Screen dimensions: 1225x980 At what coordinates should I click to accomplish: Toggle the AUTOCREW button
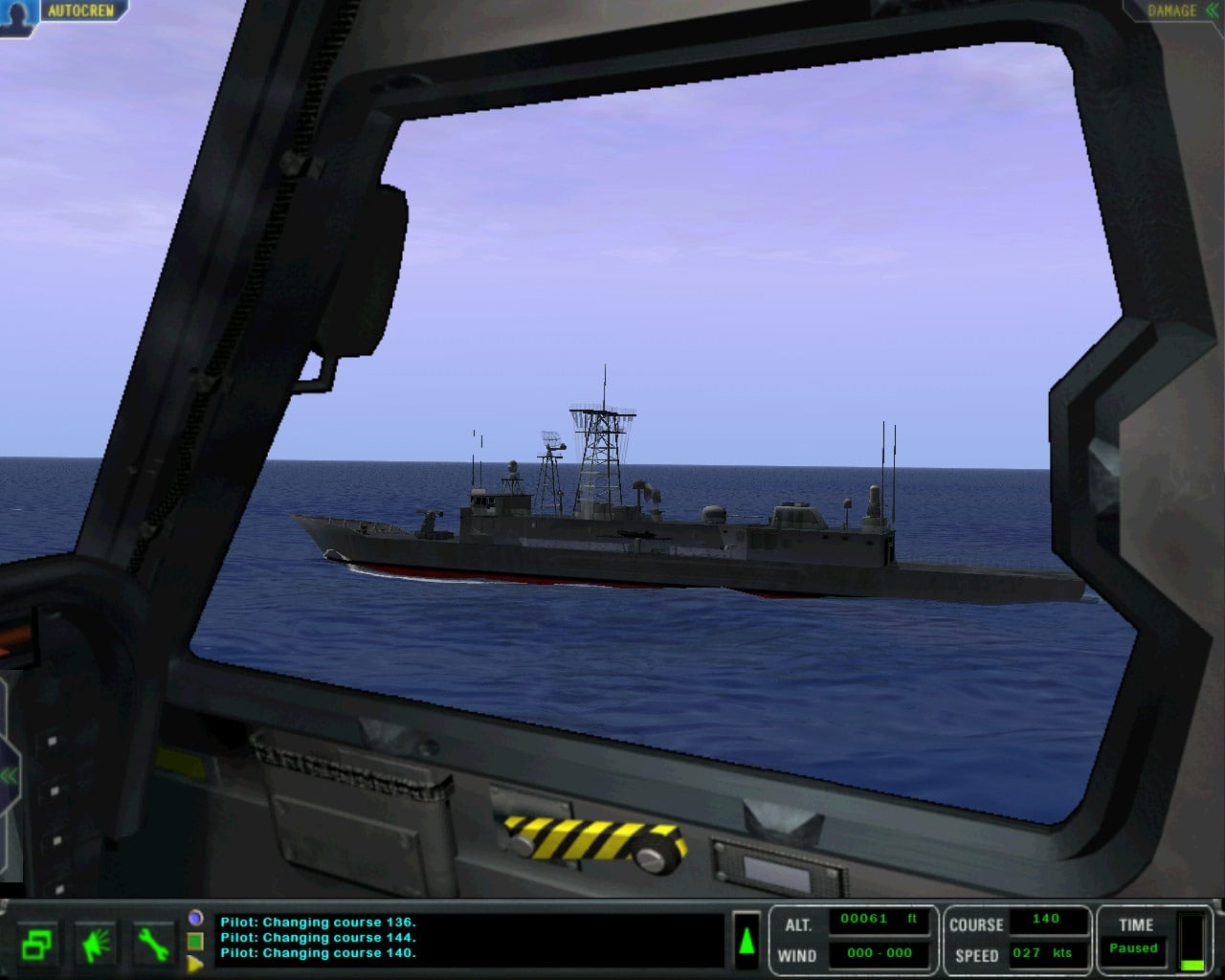(x=80, y=11)
